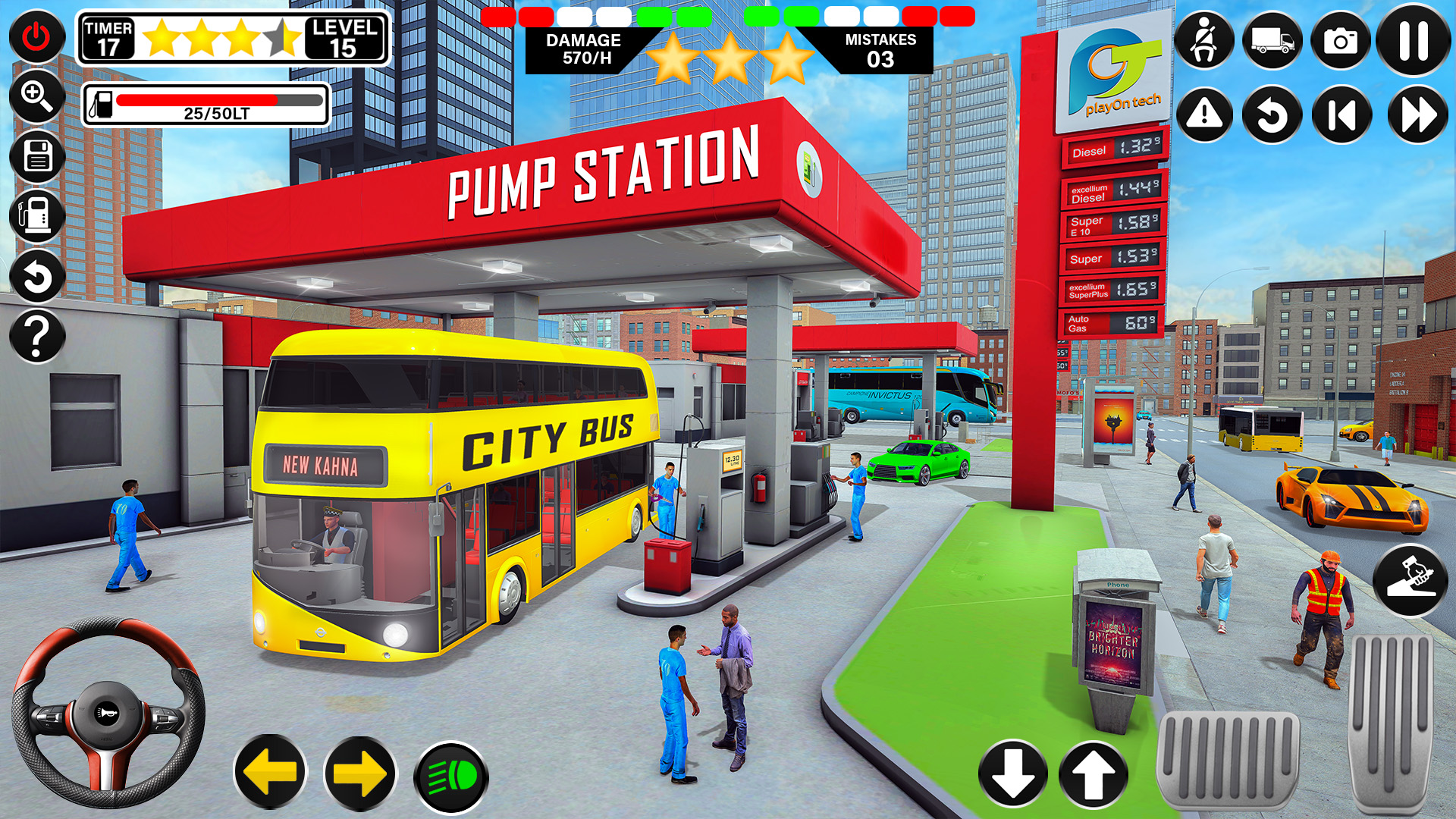This screenshot has width=1456, height=819.
Task: Click the fuel gauge 25/50LT bar
Action: (x=205, y=105)
